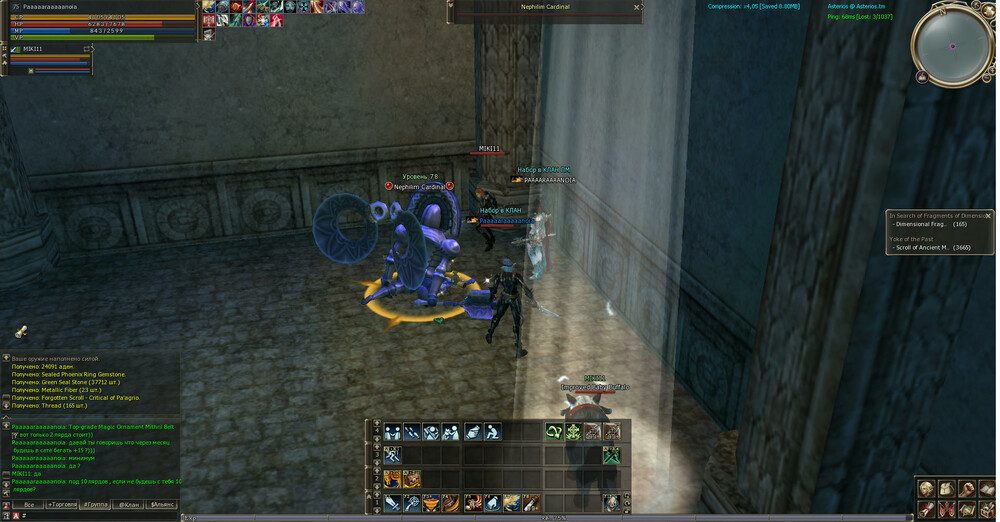Show the $Альянс chat tab
This screenshot has height=522, width=1000.
(x=163, y=505)
